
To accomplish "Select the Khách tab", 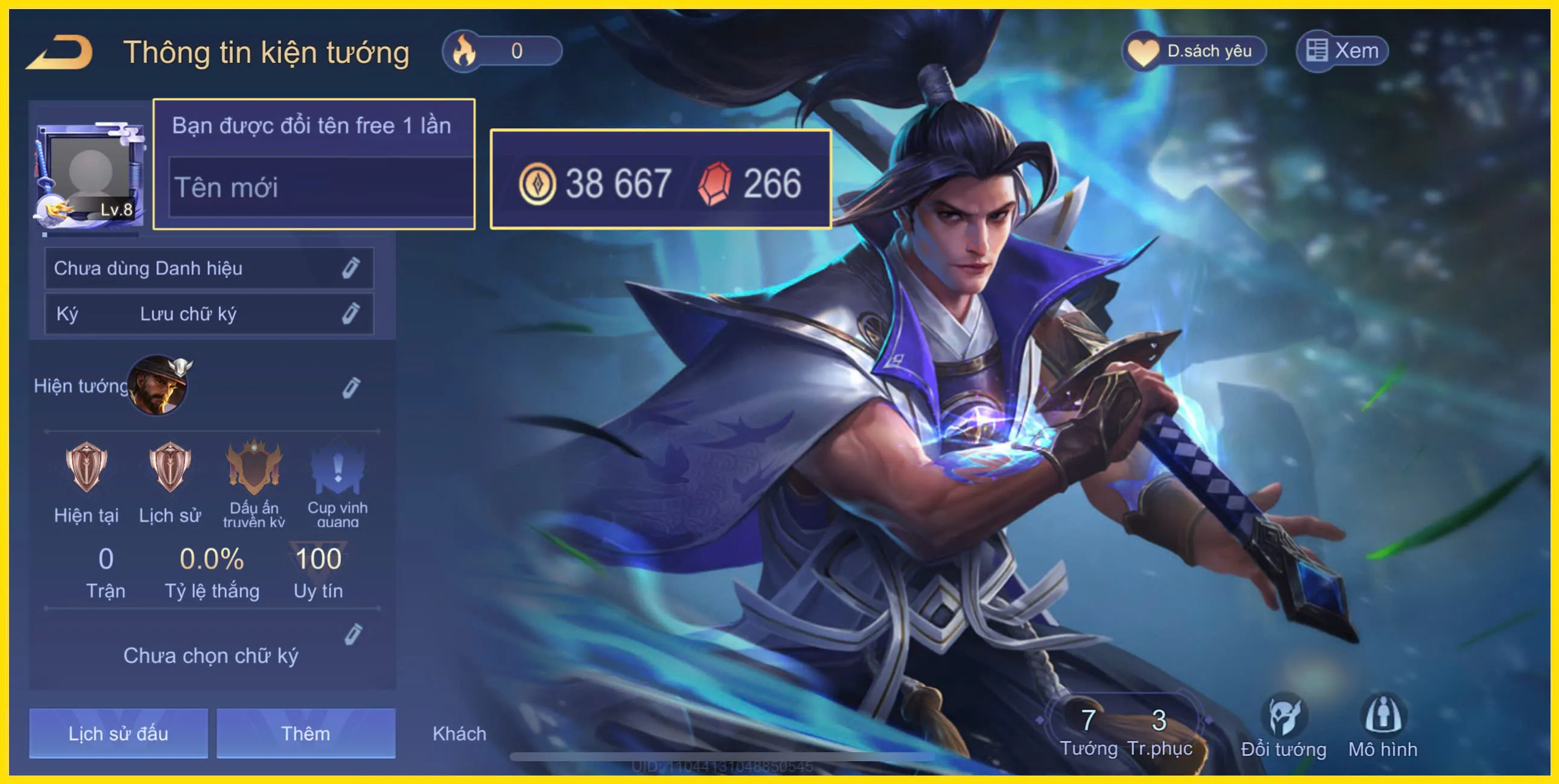I will click(x=459, y=734).
